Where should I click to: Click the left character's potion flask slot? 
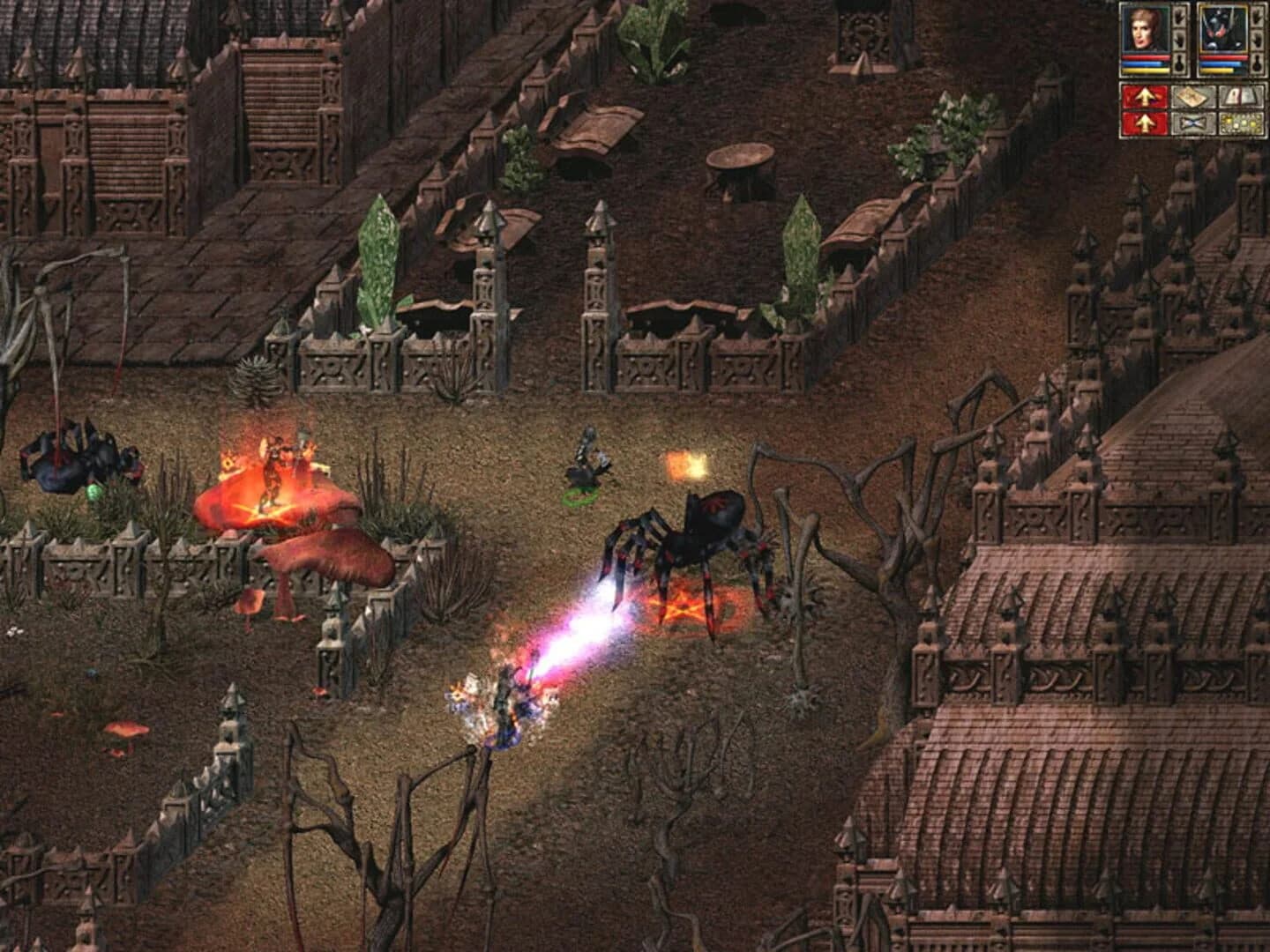coord(1179,63)
